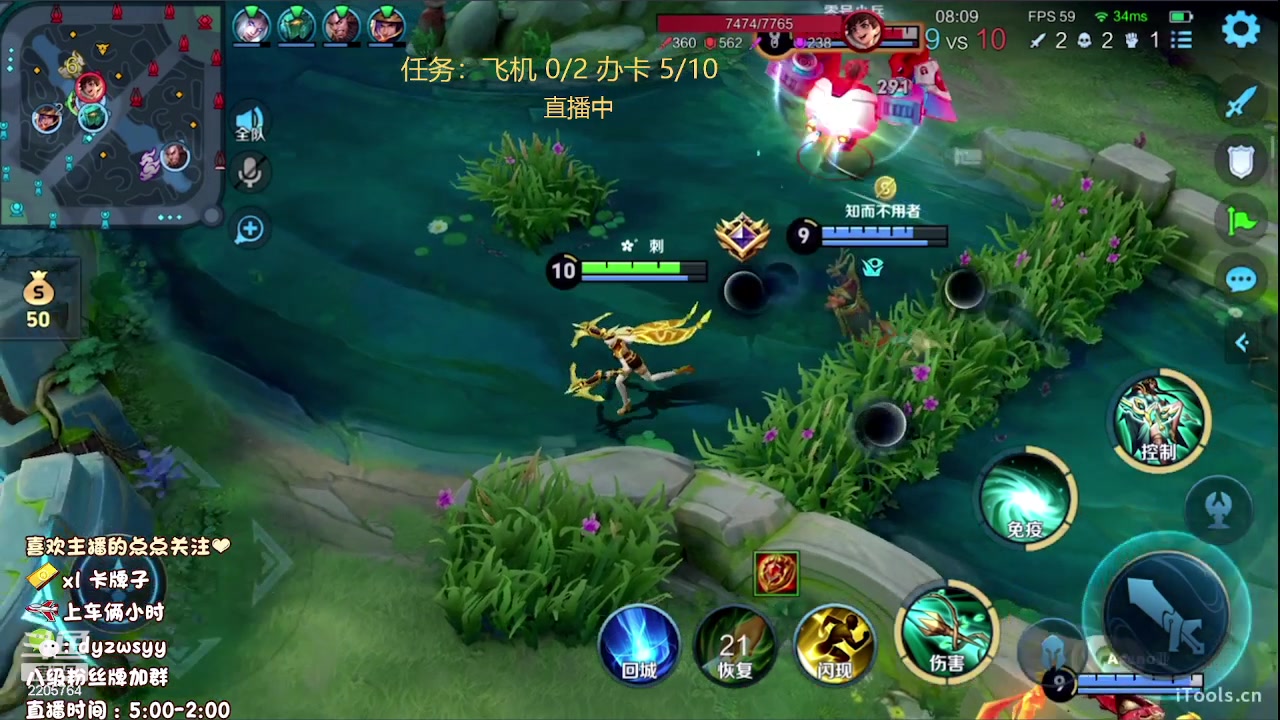Click the magnifier plus button below microphone
Viewport: 1280px width, 720px height.
[249, 230]
